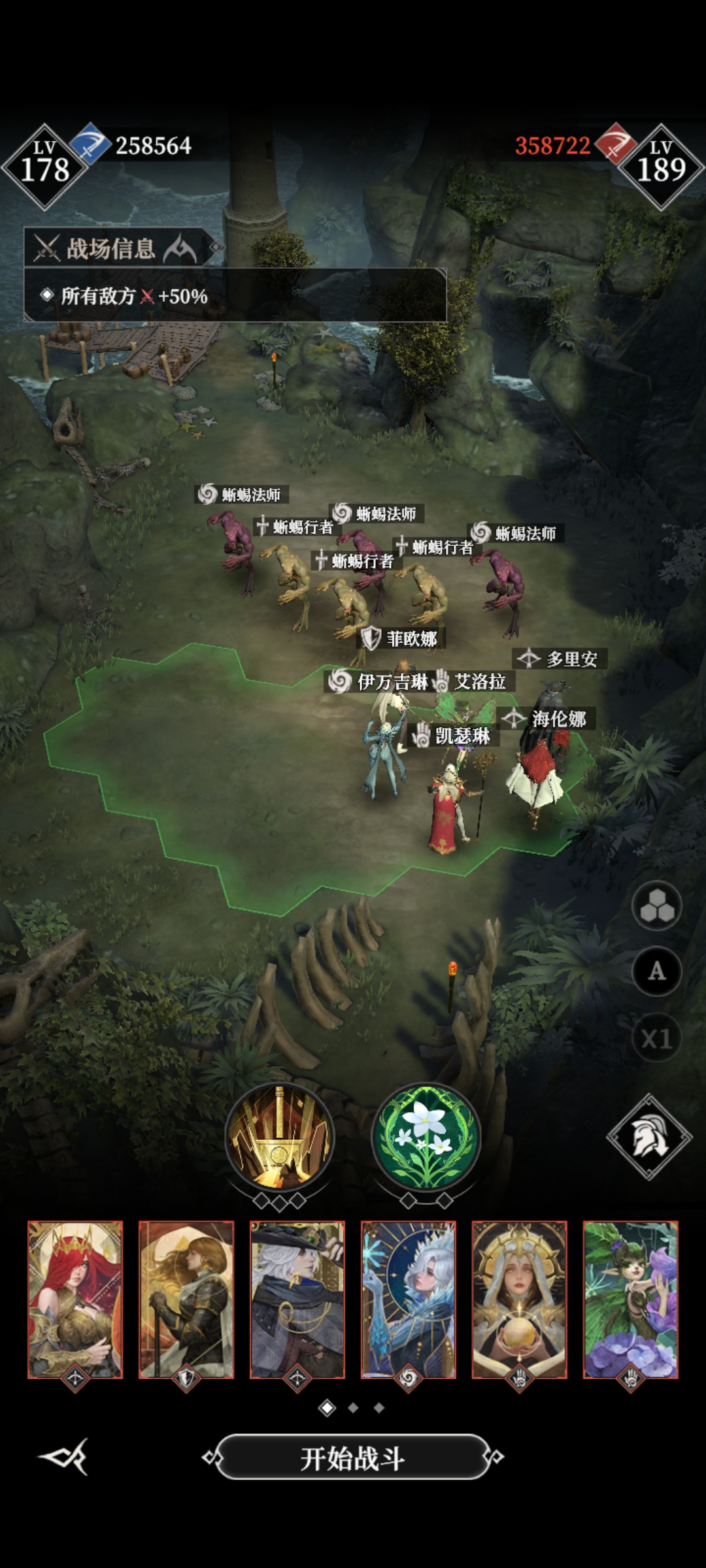This screenshot has height=1568, width=706.
Task: Open the white flower artifact skill
Action: point(426,1137)
